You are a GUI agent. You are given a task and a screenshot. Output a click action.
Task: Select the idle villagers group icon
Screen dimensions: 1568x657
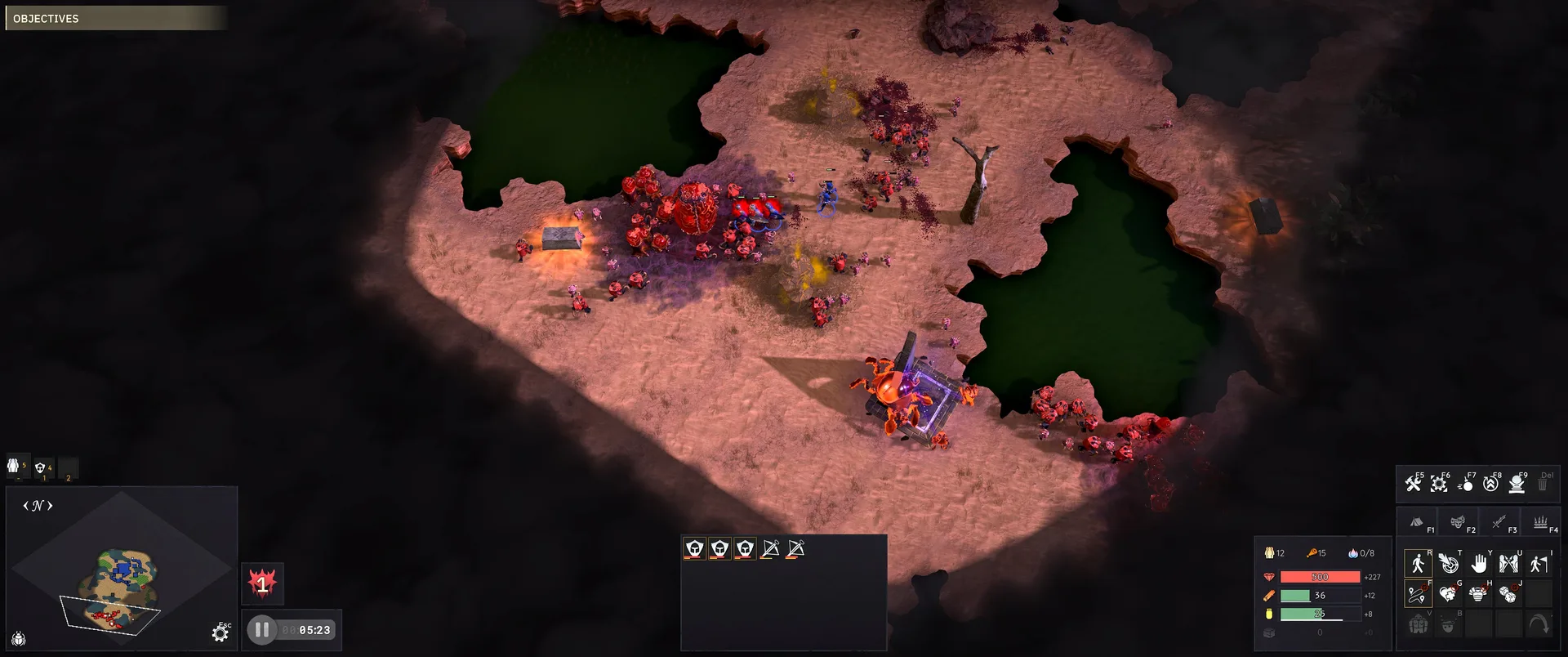(x=14, y=466)
